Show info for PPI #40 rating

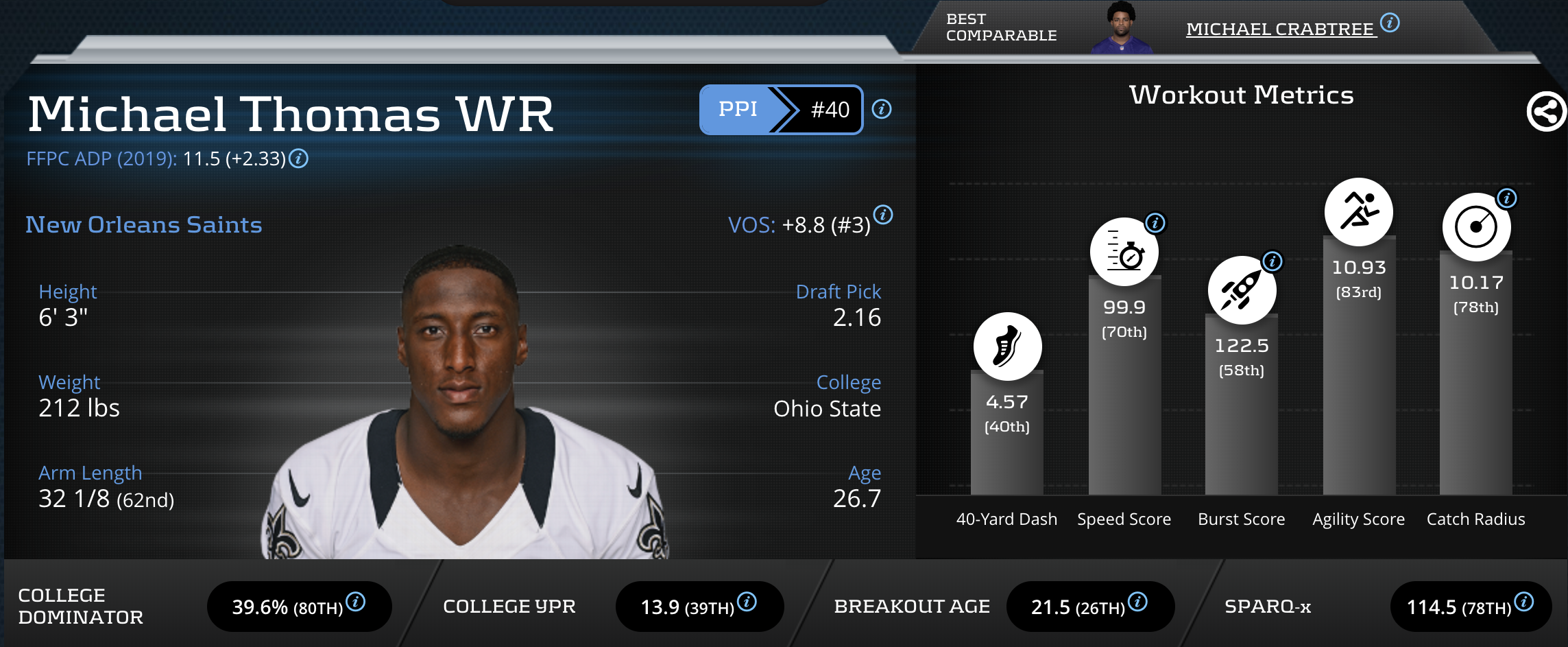tap(882, 109)
